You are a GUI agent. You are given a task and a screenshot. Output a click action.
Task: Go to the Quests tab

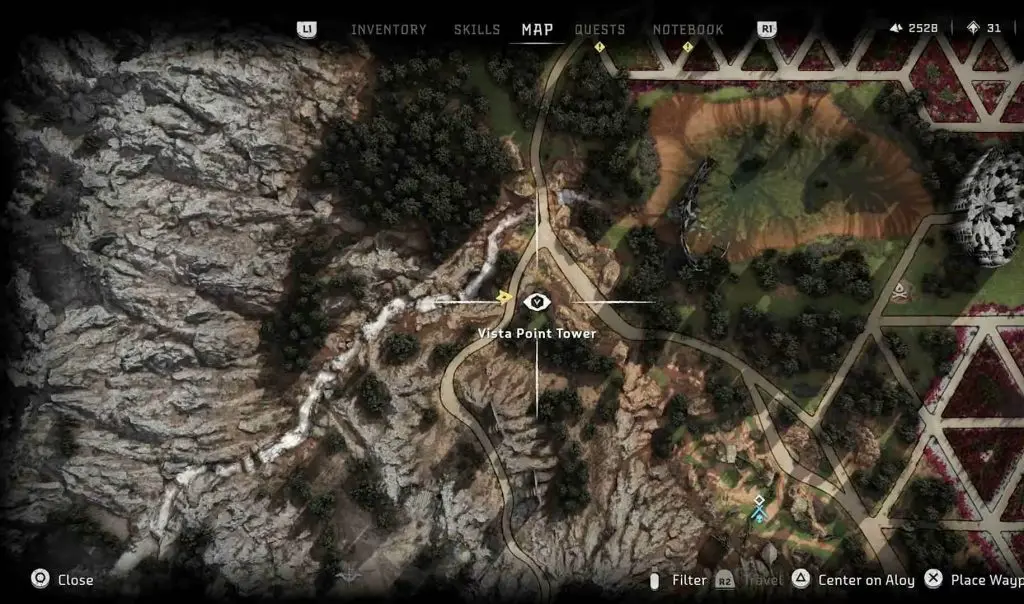coord(599,30)
